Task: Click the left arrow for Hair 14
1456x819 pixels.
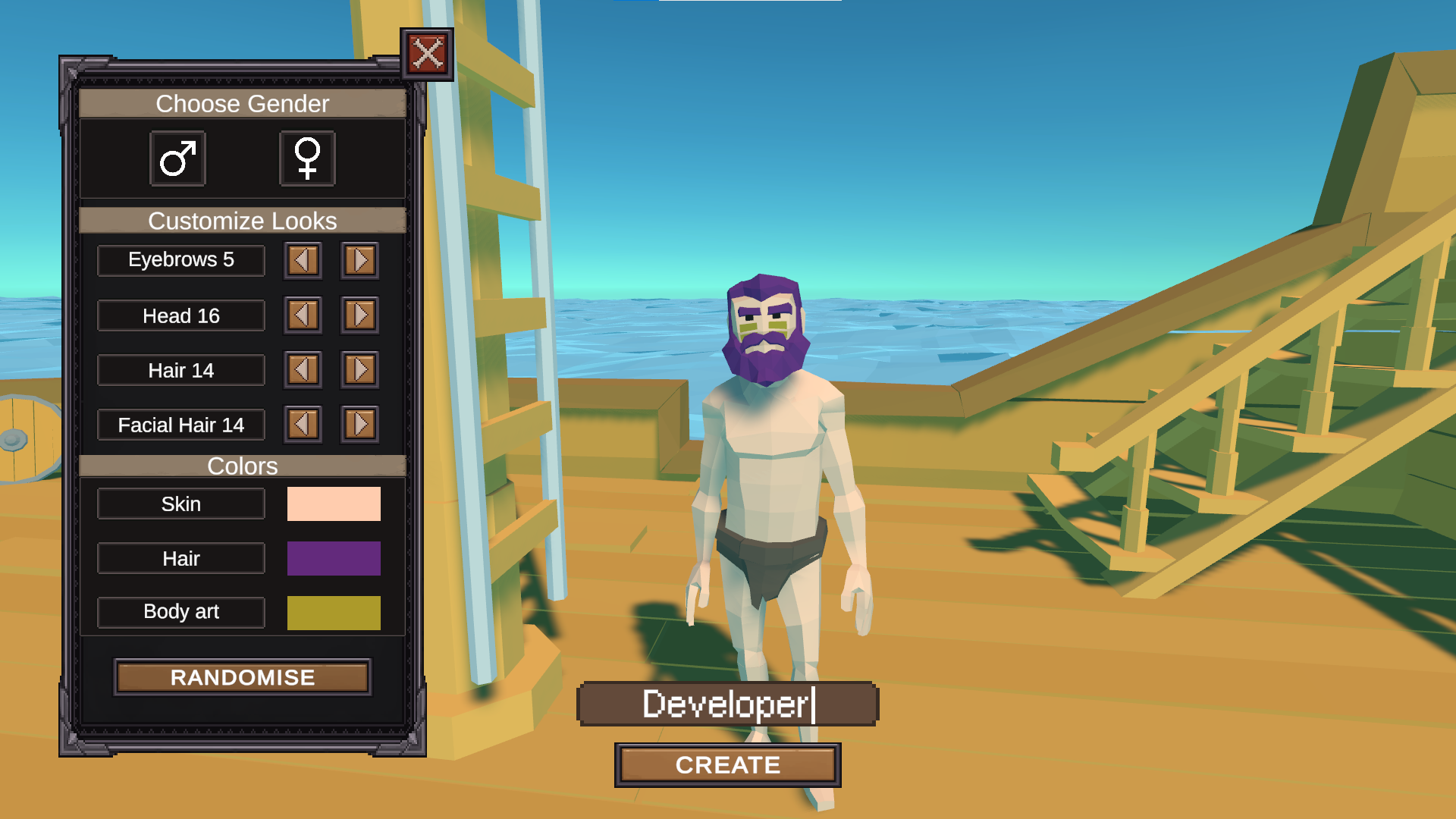Action: tap(303, 370)
